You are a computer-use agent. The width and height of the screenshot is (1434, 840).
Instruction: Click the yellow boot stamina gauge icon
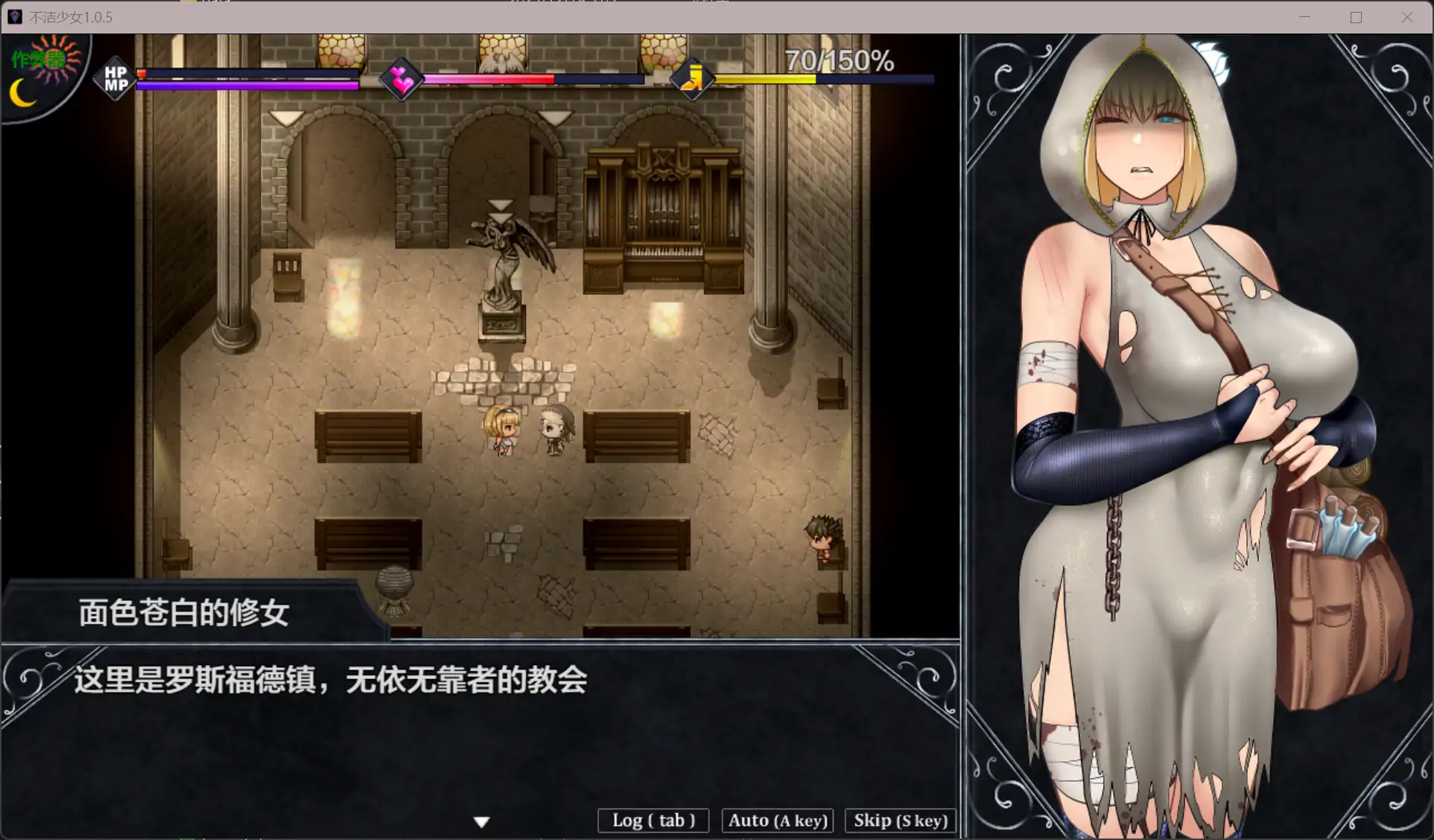tap(693, 77)
